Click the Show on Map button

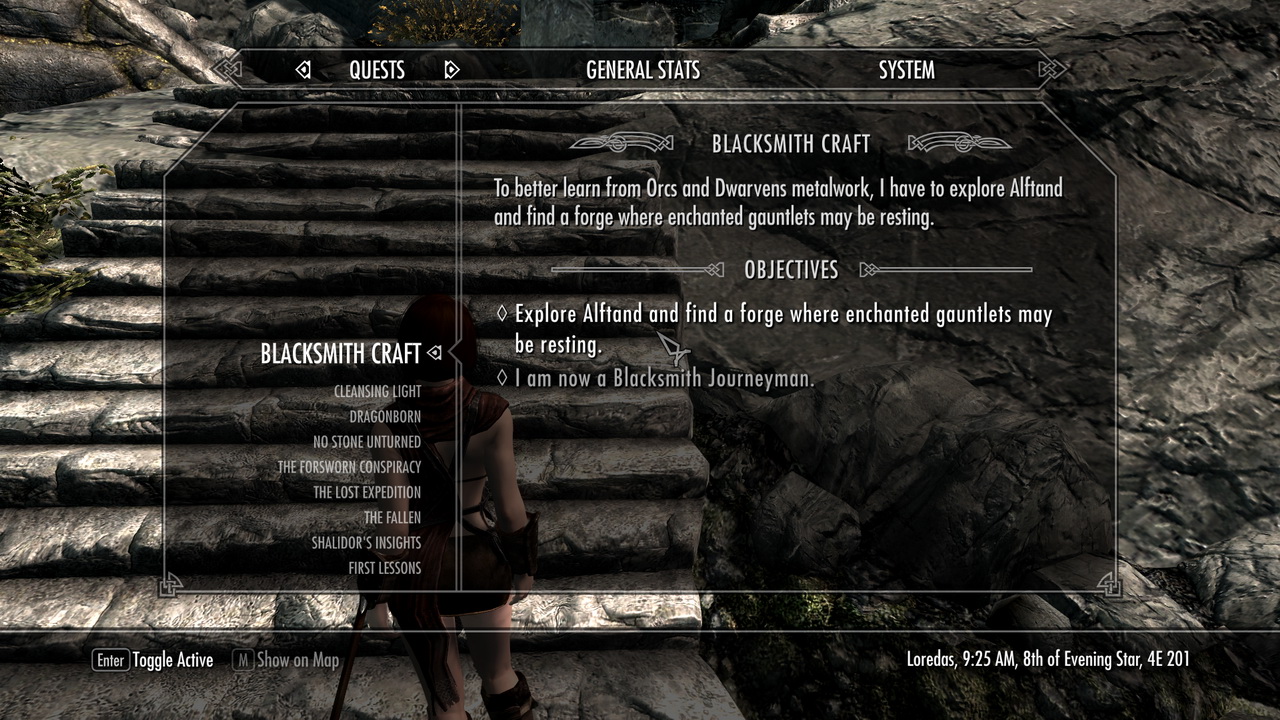coord(286,660)
